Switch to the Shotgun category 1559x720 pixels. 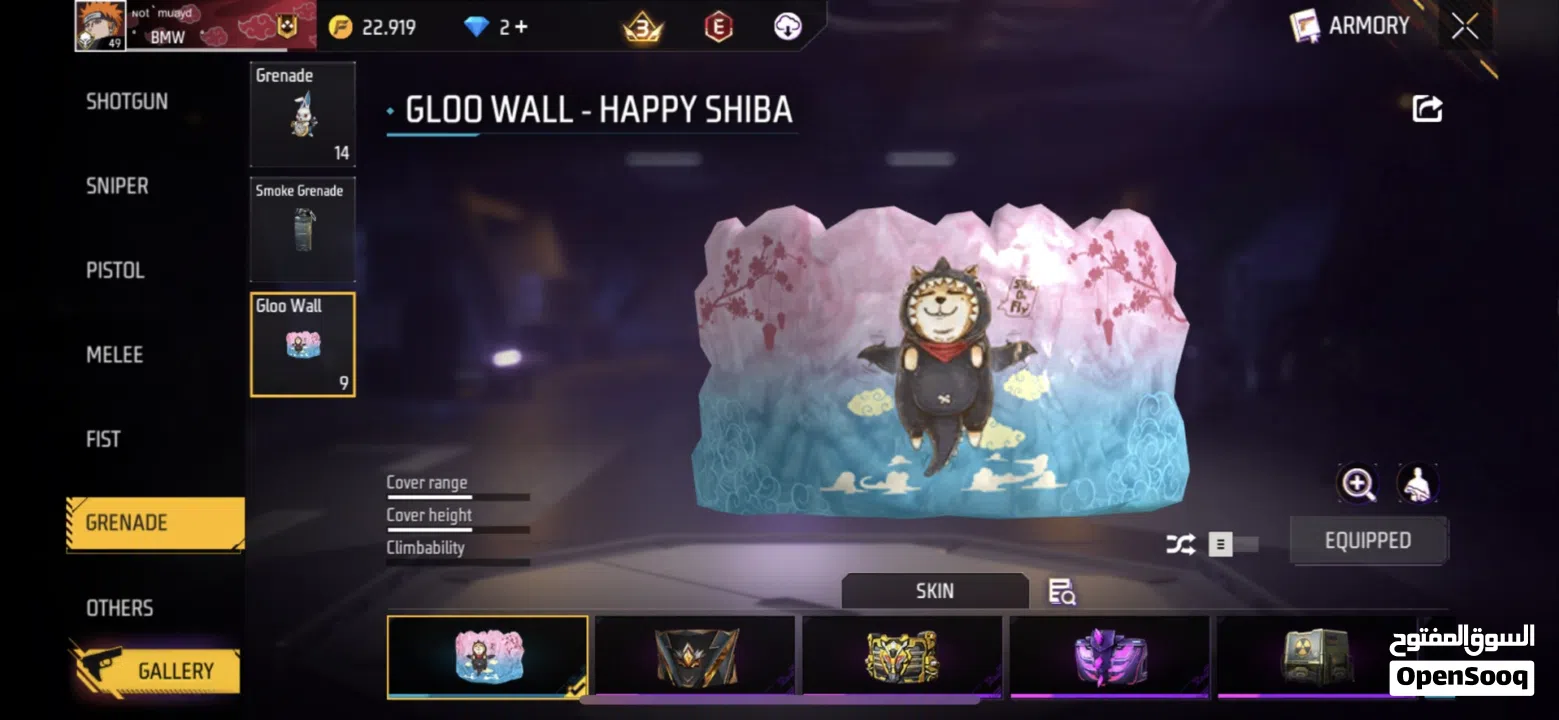point(127,101)
